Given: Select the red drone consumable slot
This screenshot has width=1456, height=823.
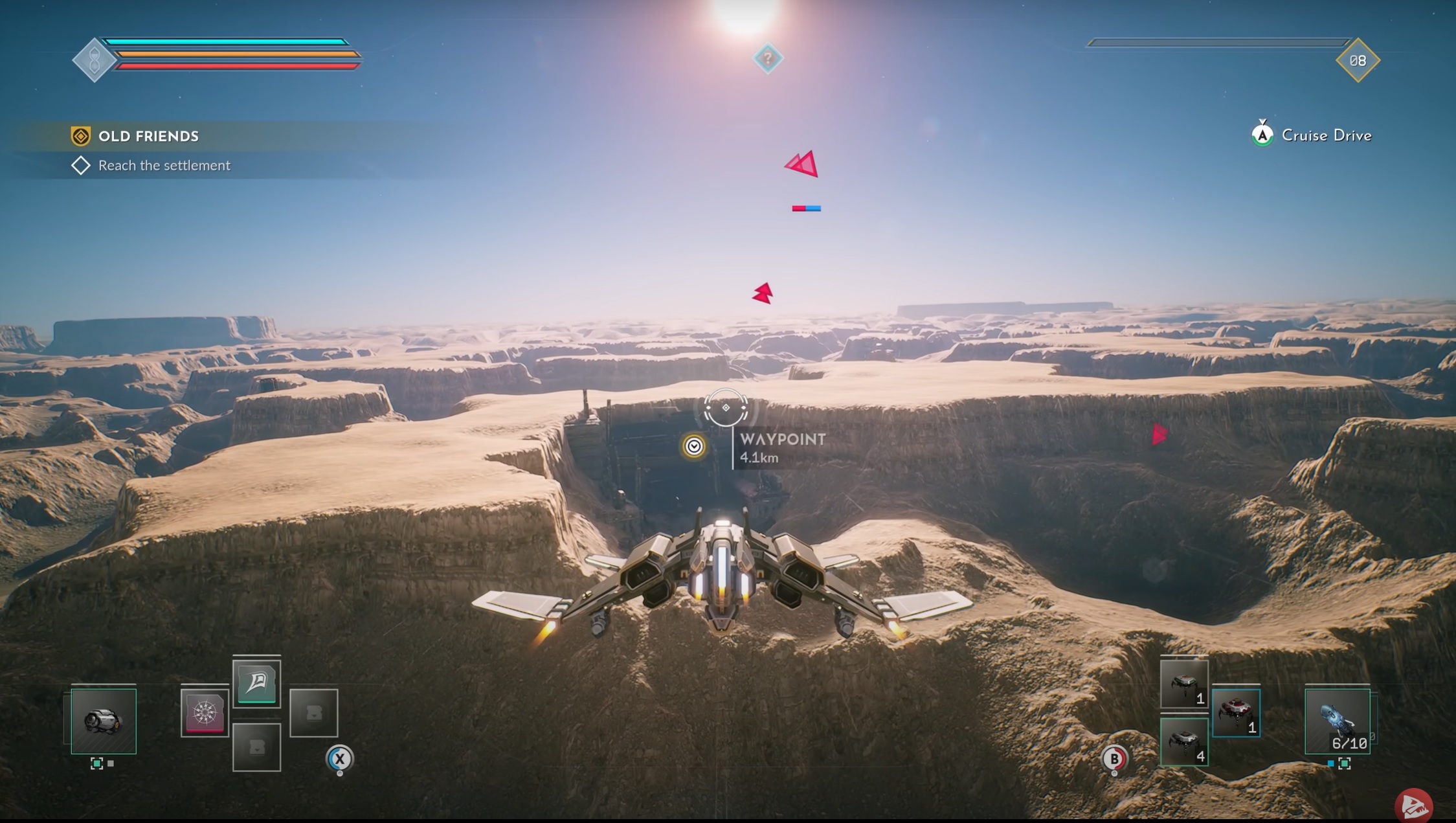Looking at the screenshot, I should 1235,712.
